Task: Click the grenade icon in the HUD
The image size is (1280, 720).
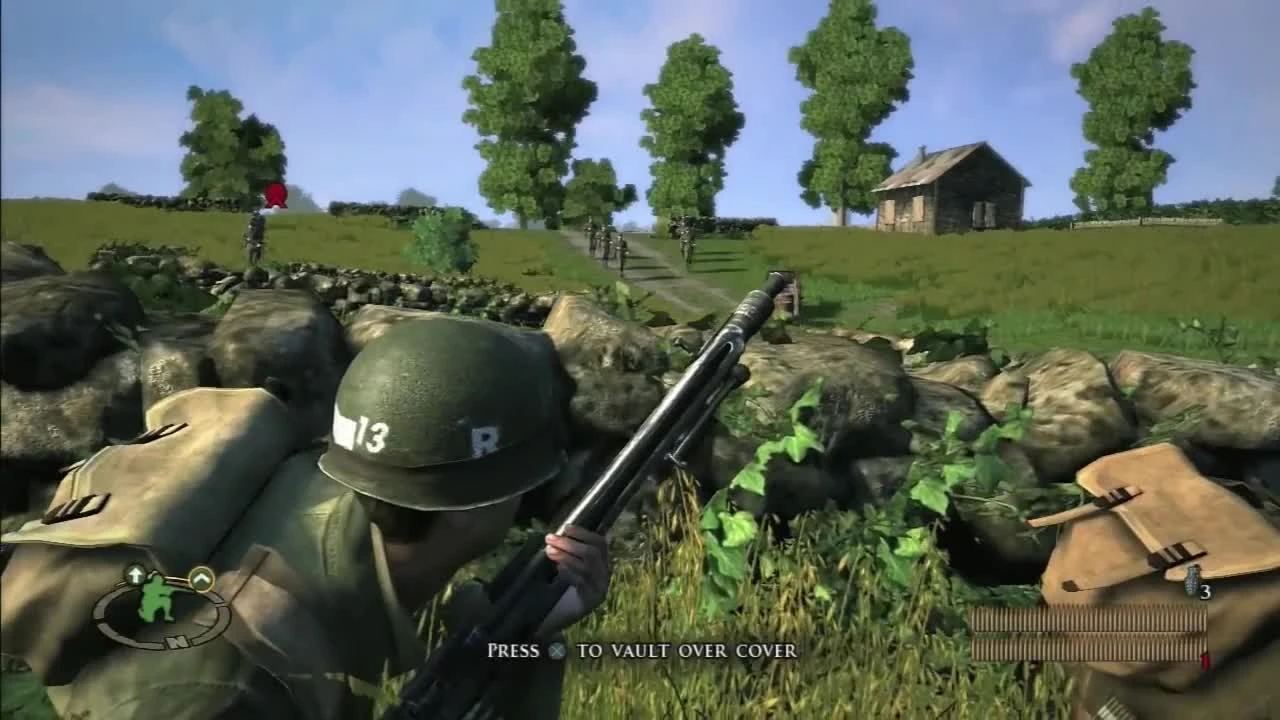Action: click(x=1190, y=581)
